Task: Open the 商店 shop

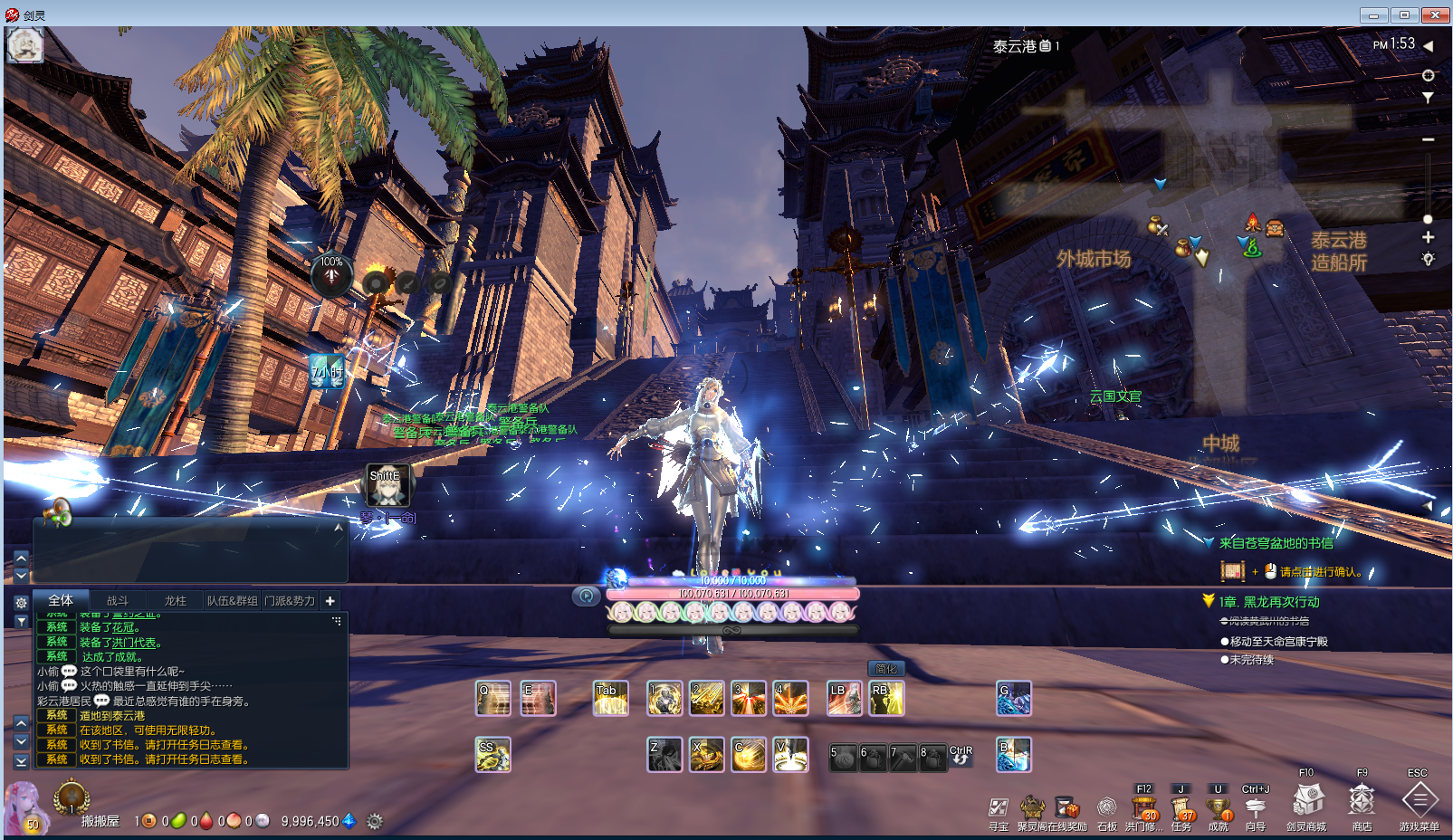Action: point(1362,801)
